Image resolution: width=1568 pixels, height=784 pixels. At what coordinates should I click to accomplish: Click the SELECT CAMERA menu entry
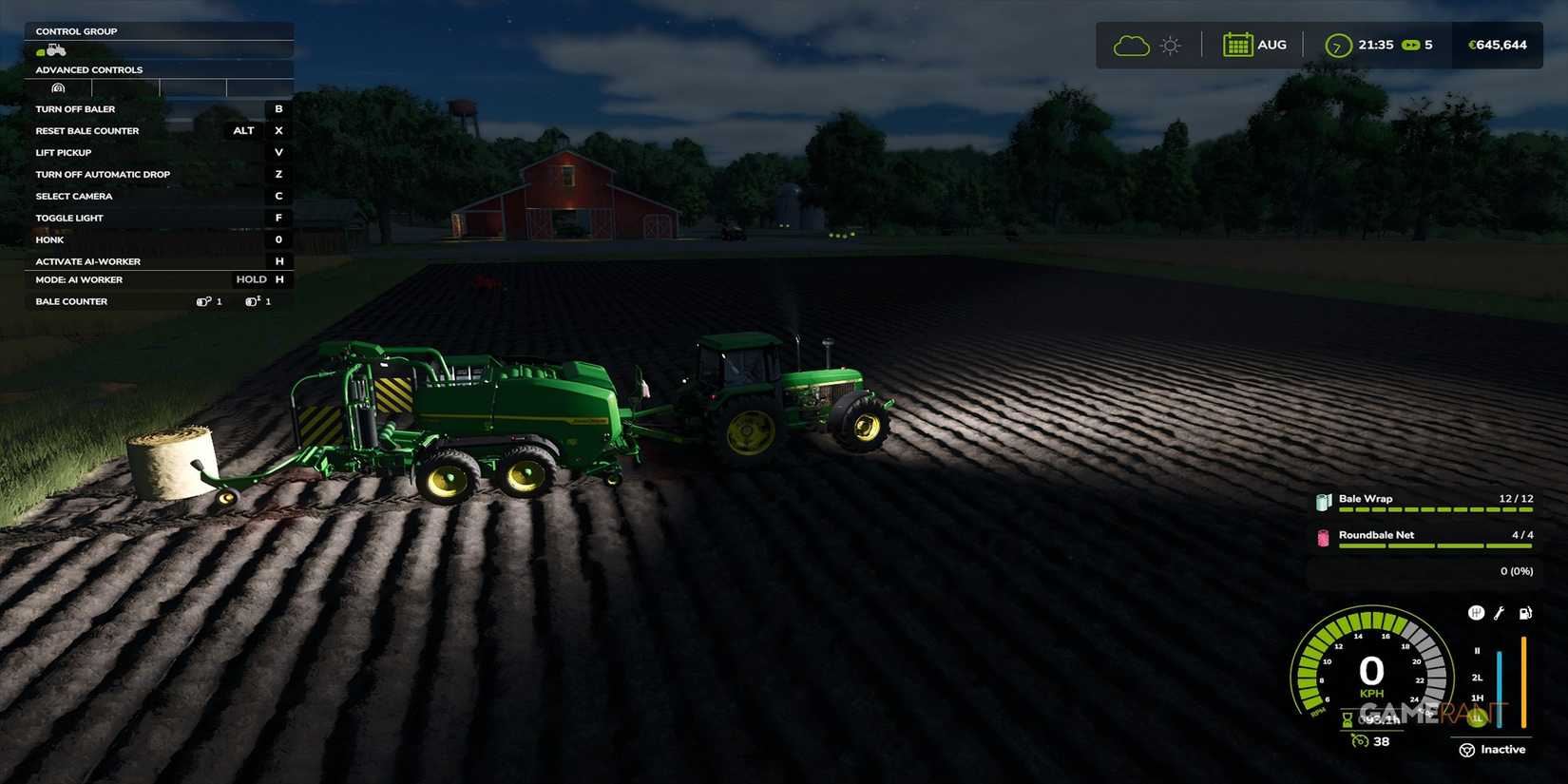[x=74, y=196]
